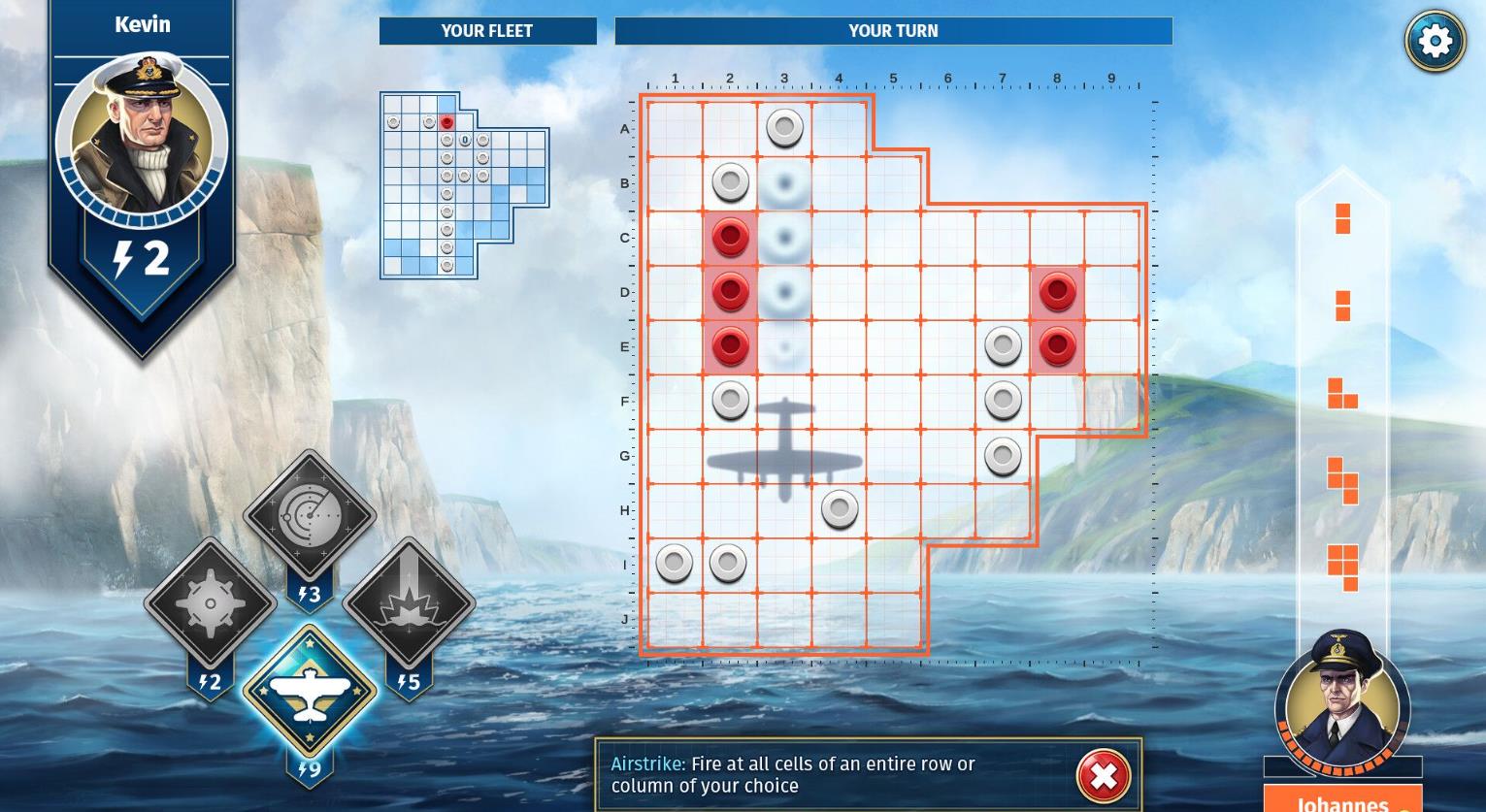
Task: Click the YOUR TURN banner
Action: pos(892,30)
